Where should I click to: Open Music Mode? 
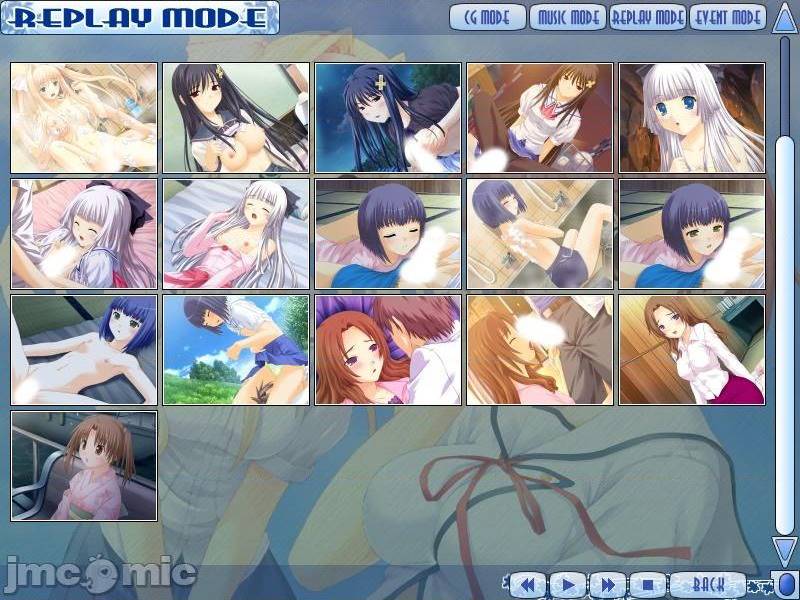pyautogui.click(x=568, y=17)
